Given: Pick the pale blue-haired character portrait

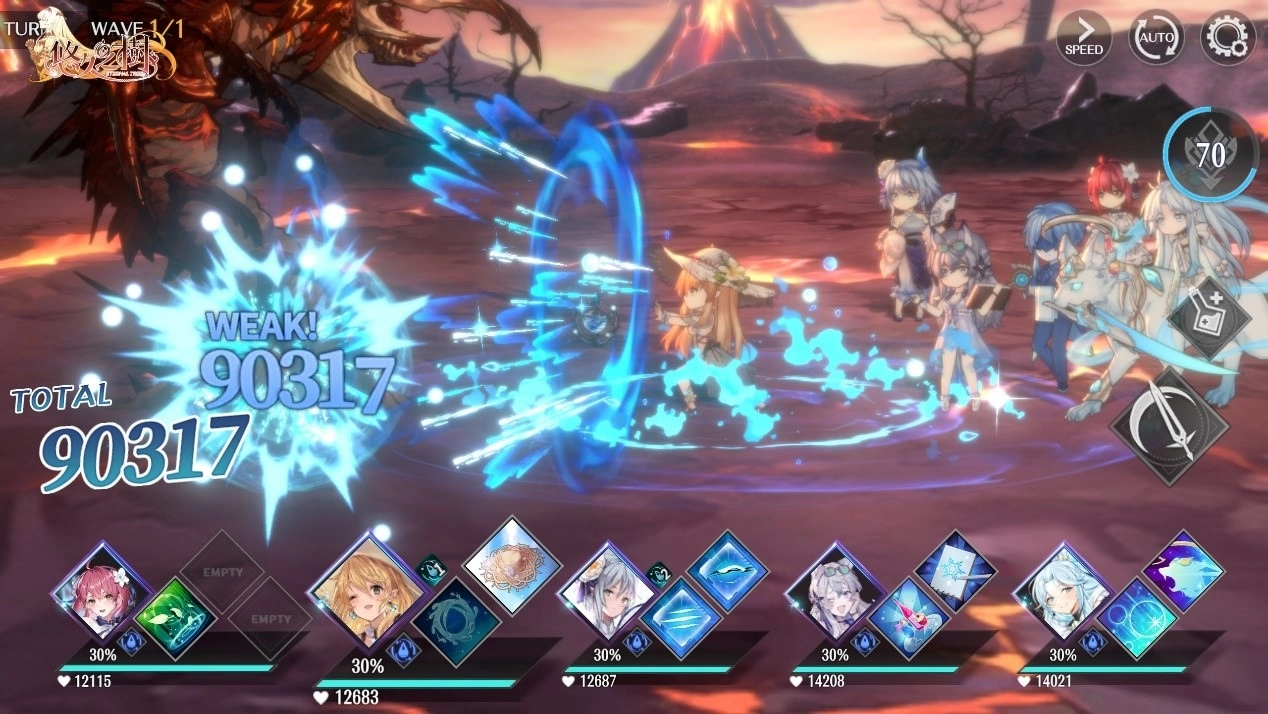Looking at the screenshot, I should 1062,590.
